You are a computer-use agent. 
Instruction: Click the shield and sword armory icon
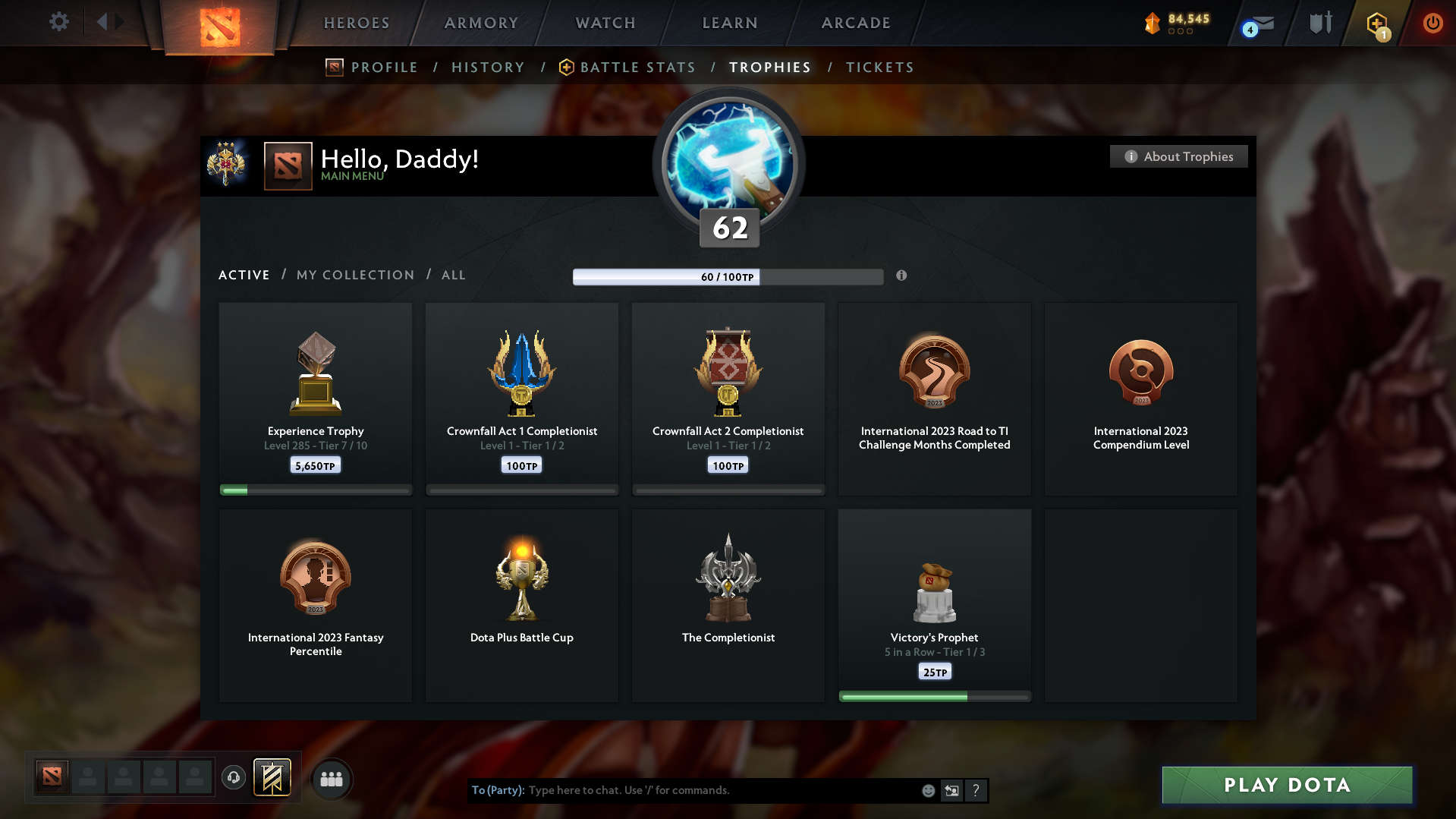(x=1319, y=23)
